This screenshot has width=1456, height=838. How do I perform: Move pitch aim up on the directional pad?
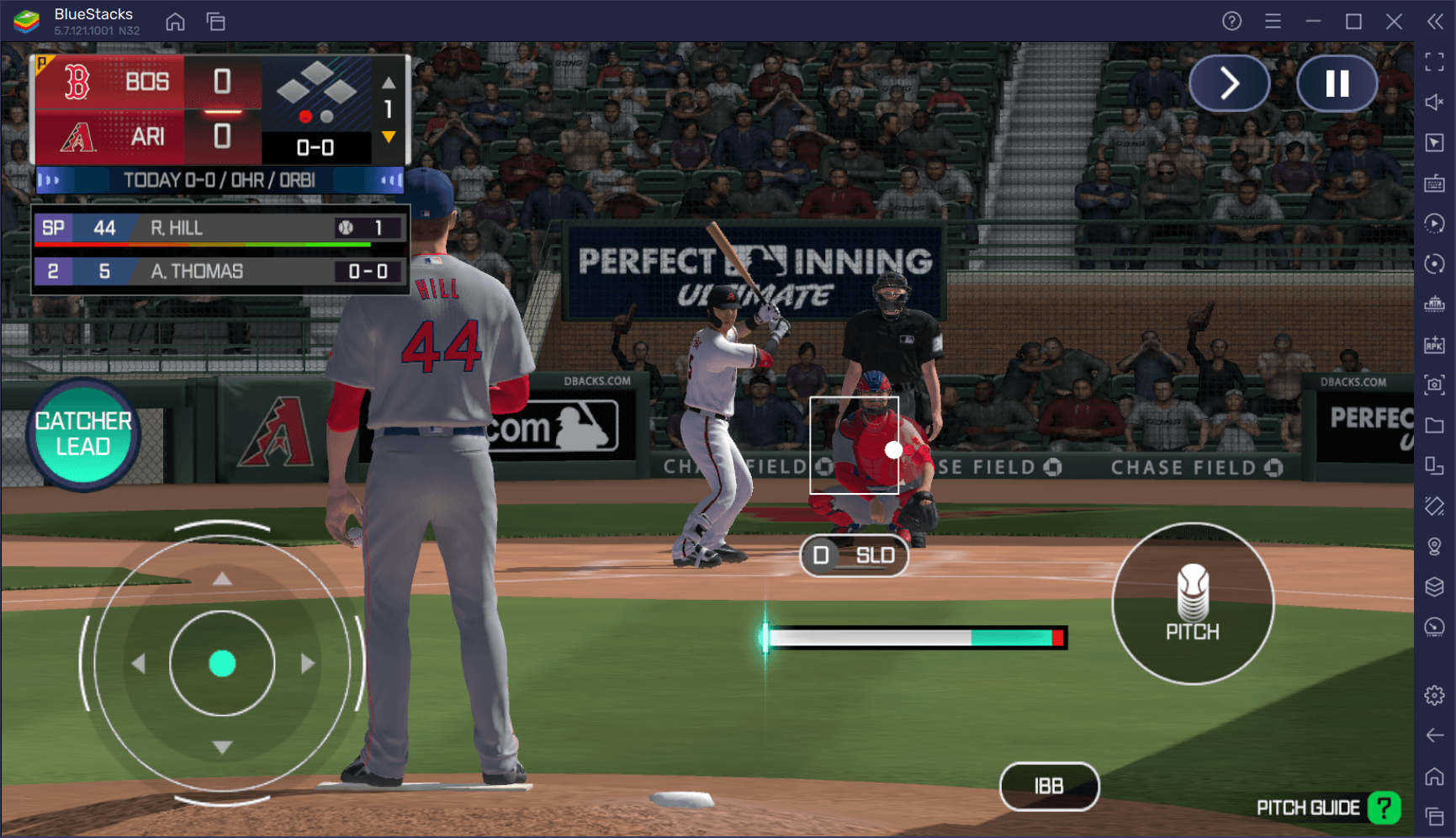[x=222, y=579]
